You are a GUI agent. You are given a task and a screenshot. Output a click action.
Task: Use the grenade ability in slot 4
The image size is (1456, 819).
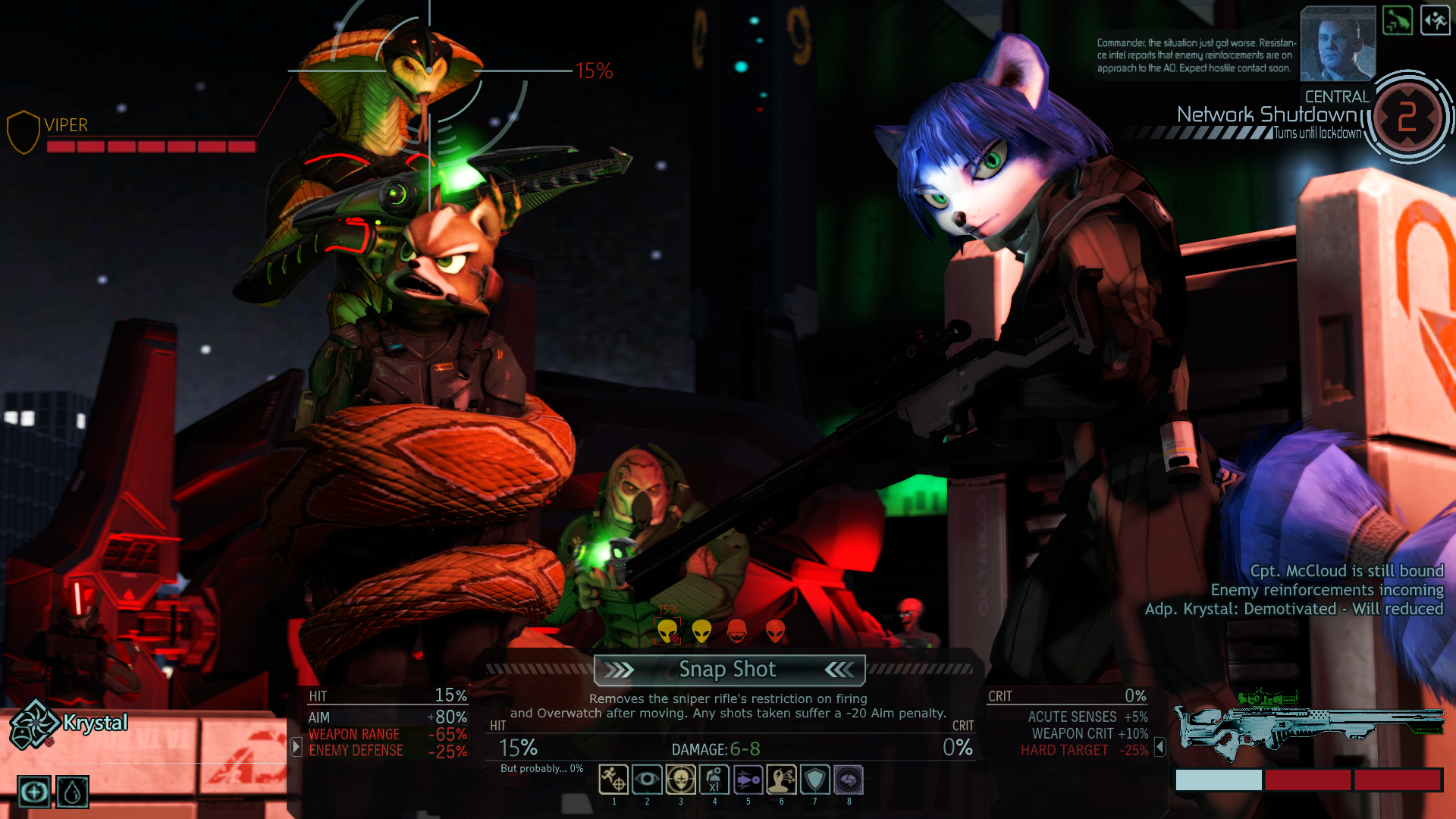[x=714, y=779]
